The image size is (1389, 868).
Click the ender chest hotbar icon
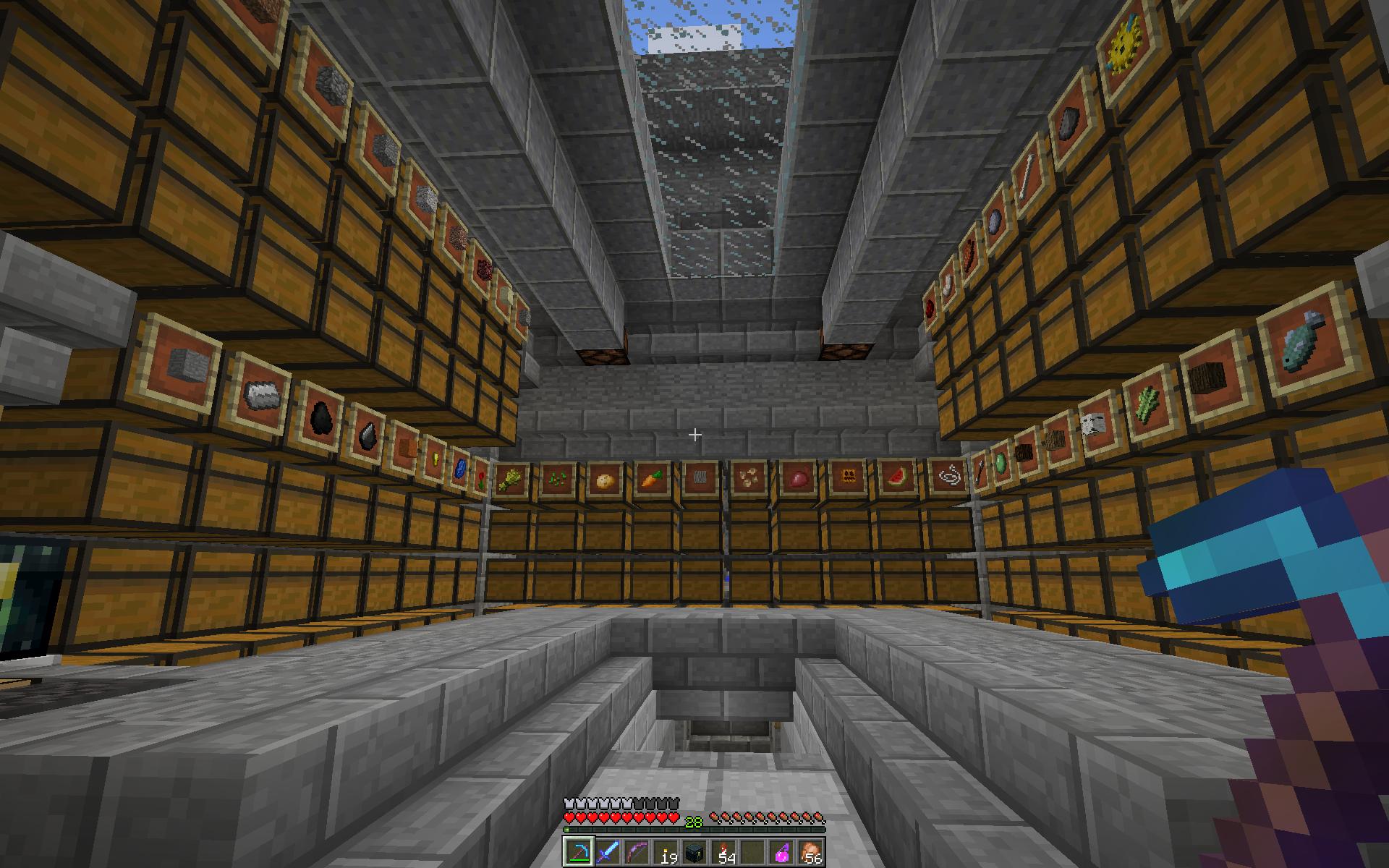click(693, 851)
